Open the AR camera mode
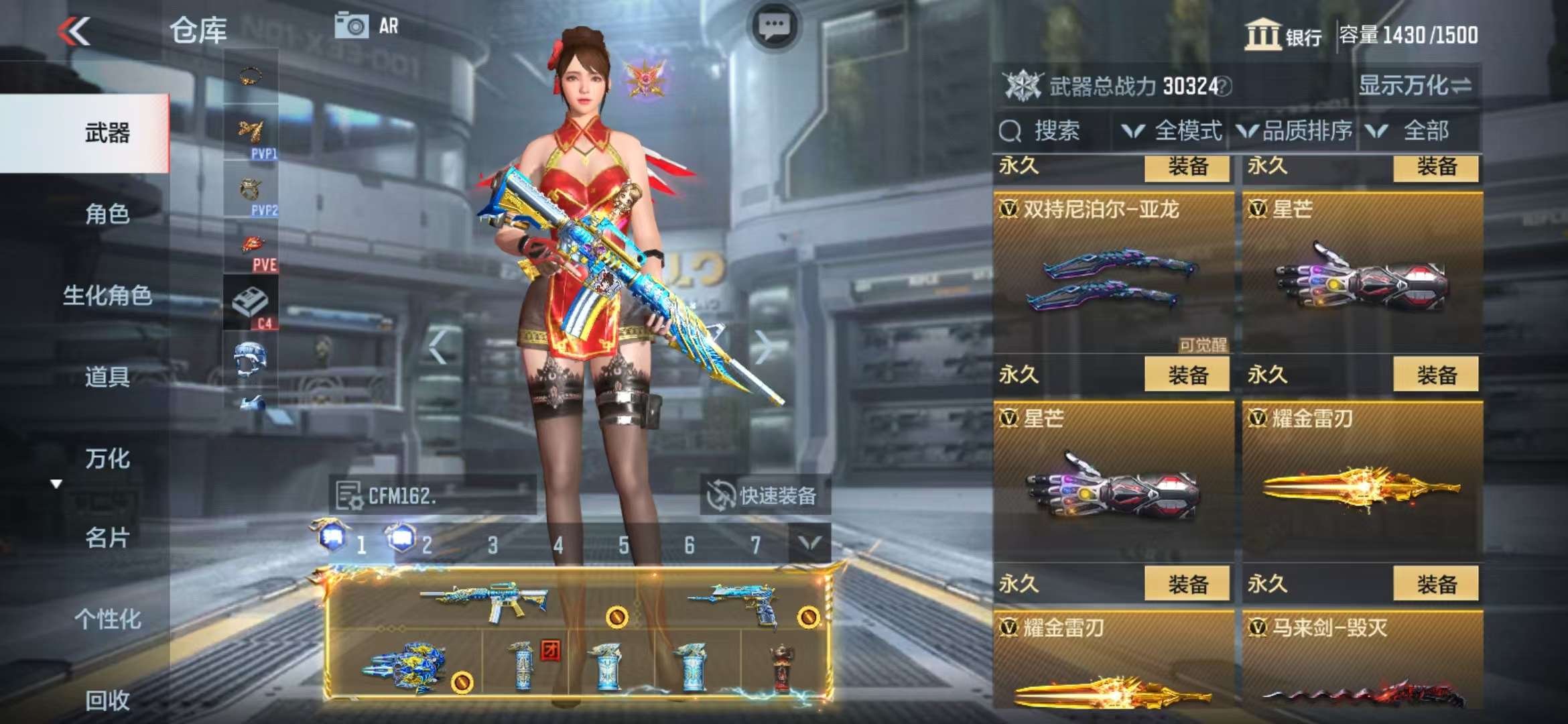 (367, 26)
